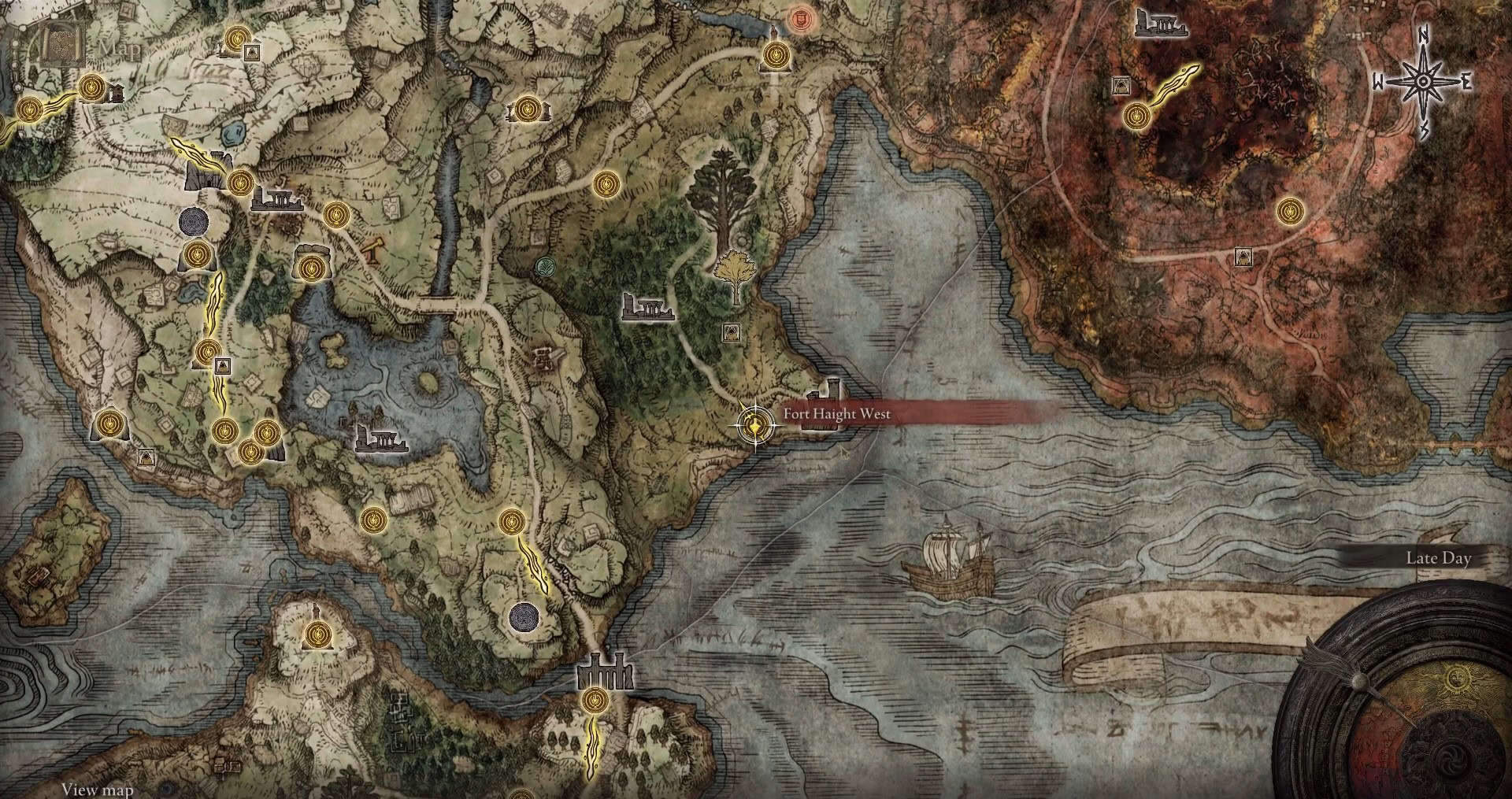Select the grace beneath the bridge castle icon
This screenshot has width=1512, height=799.
click(x=595, y=698)
